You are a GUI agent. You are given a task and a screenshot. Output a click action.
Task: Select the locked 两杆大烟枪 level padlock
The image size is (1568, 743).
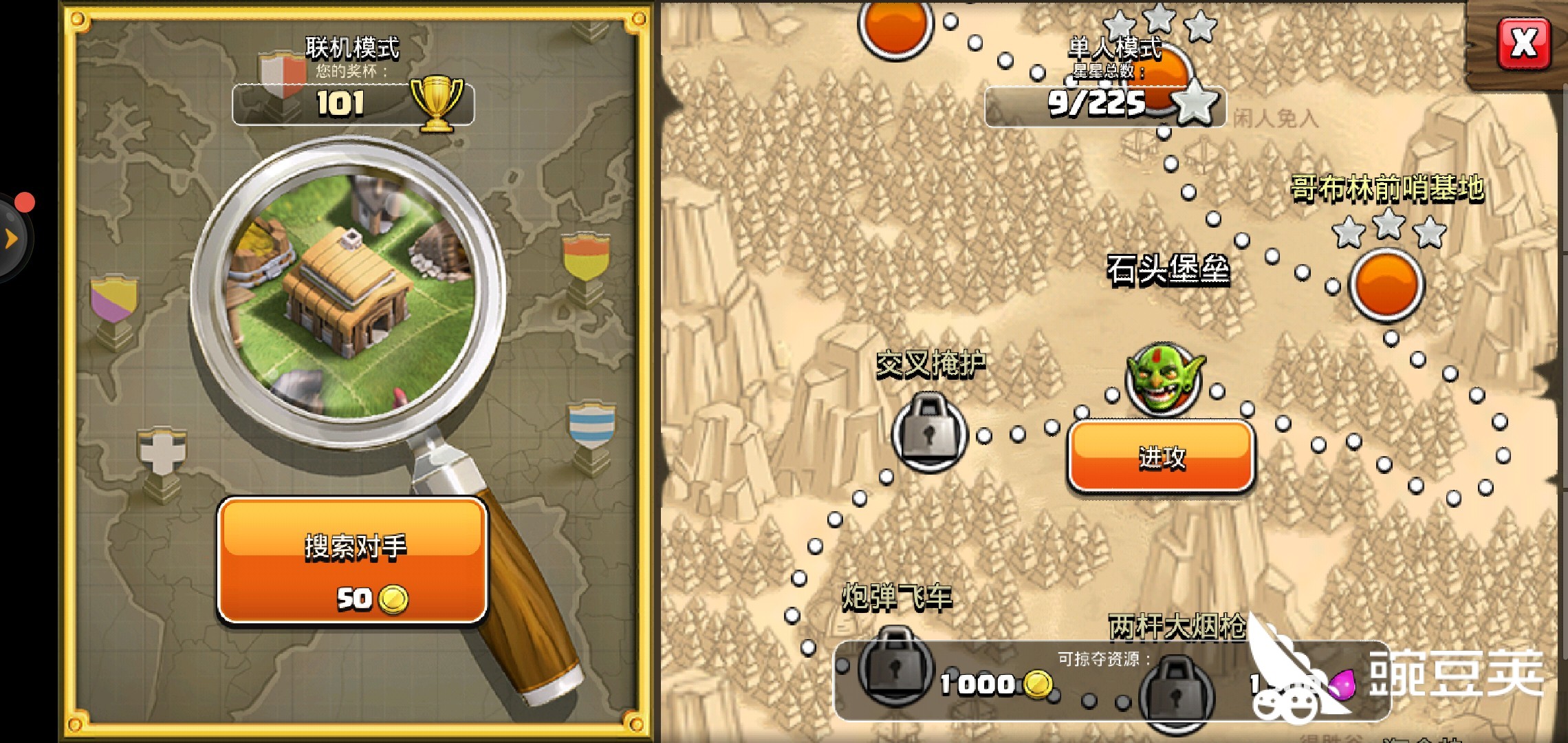1174,692
